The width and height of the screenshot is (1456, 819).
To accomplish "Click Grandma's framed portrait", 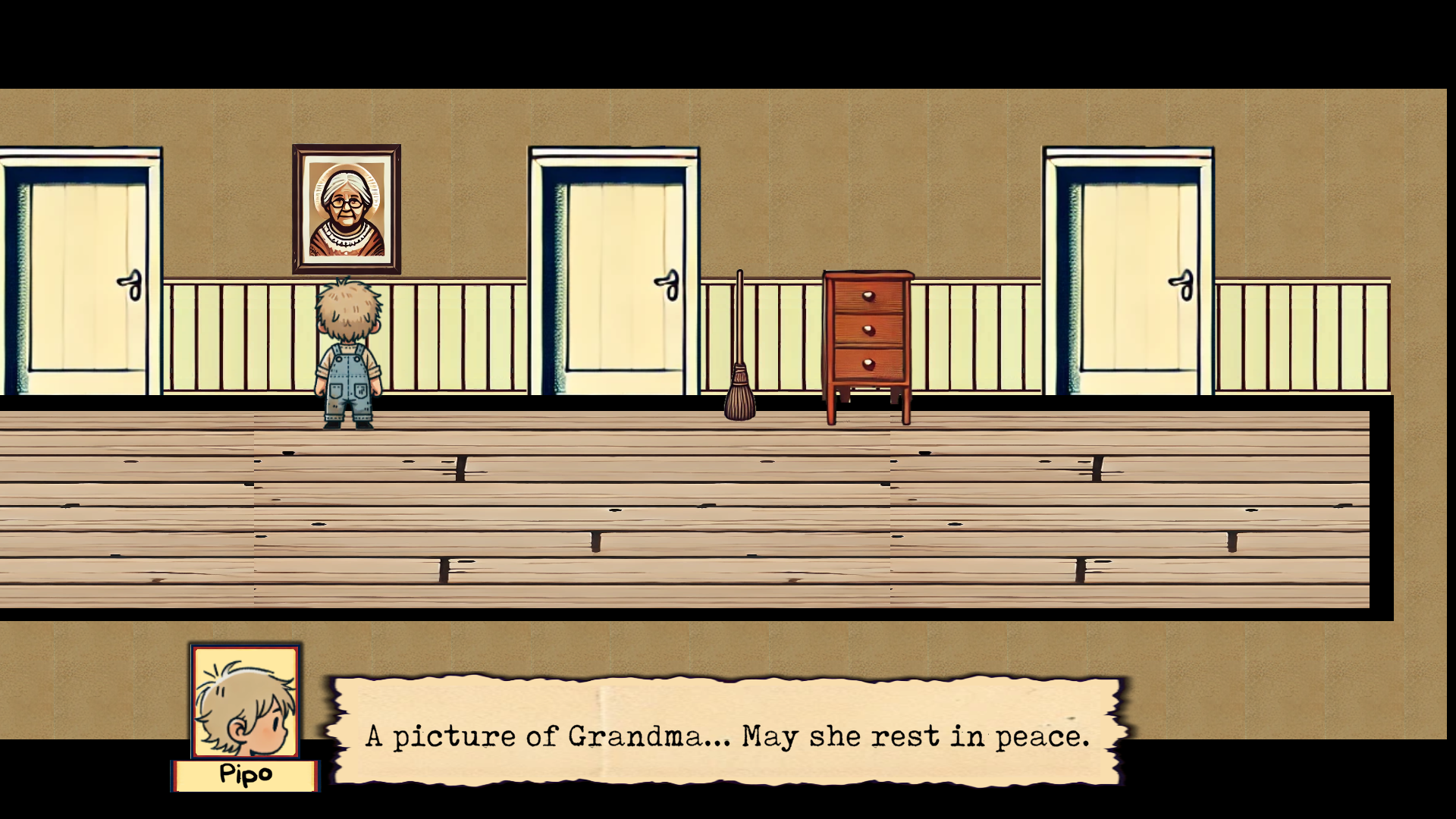I will (347, 209).
